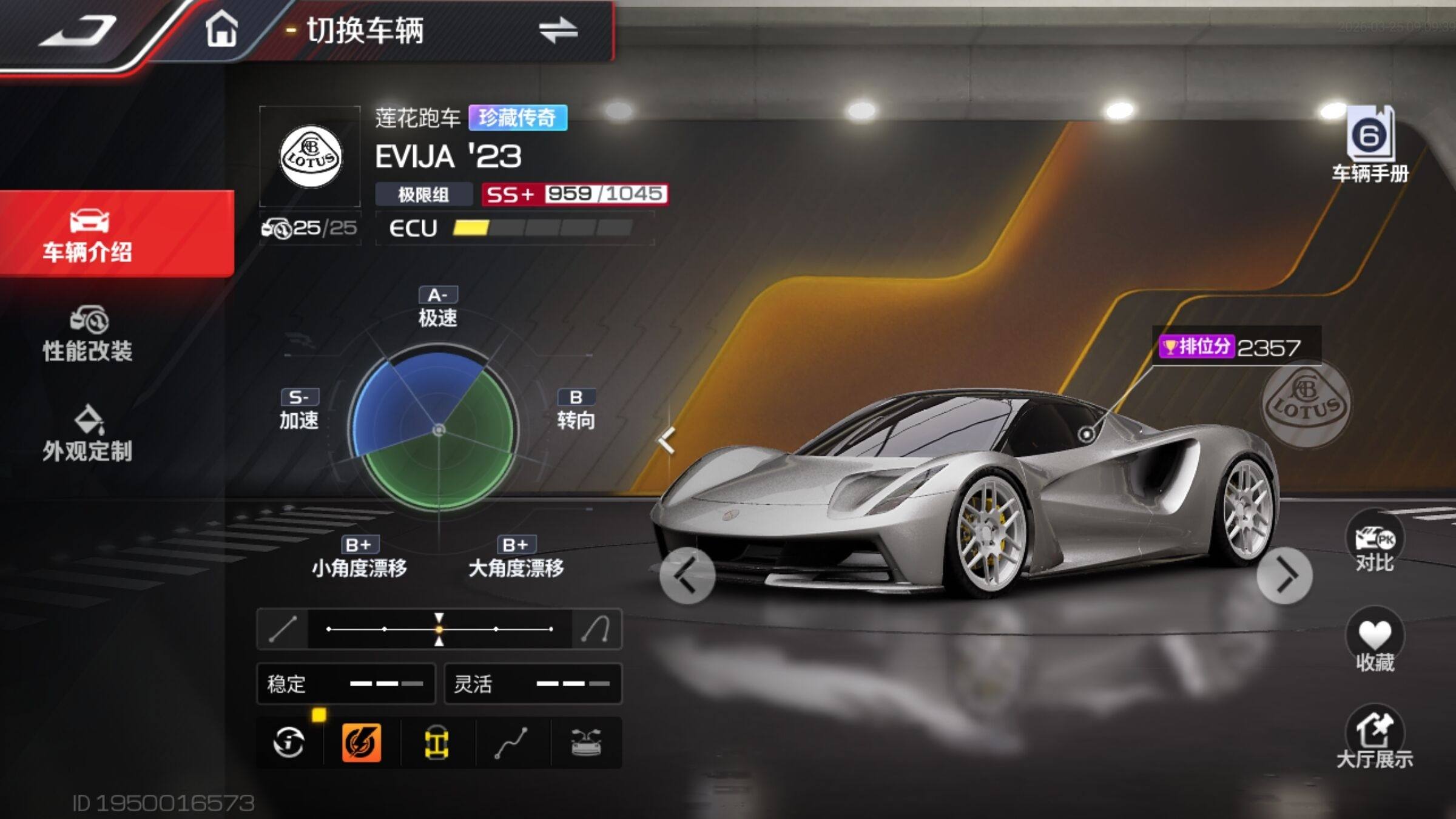Add car to favorites with 收藏 heart
The width and height of the screenshot is (1456, 819).
(1375, 642)
